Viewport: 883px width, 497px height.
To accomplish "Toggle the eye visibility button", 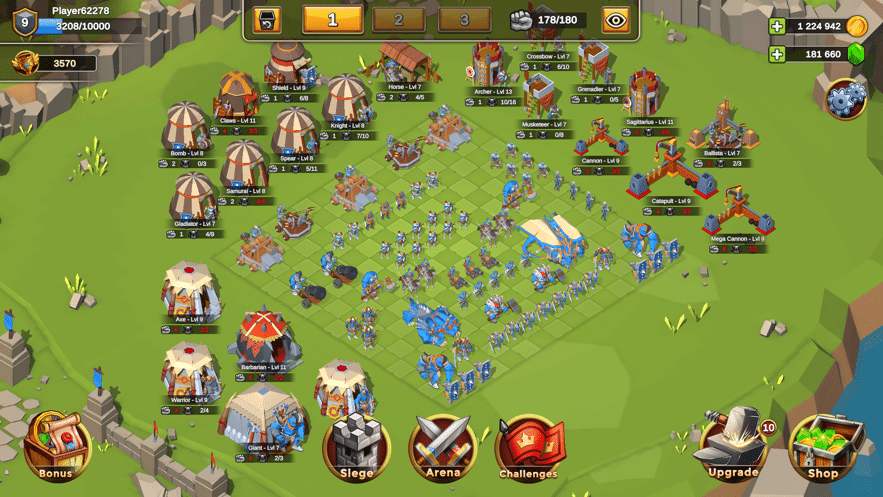I will pos(616,19).
